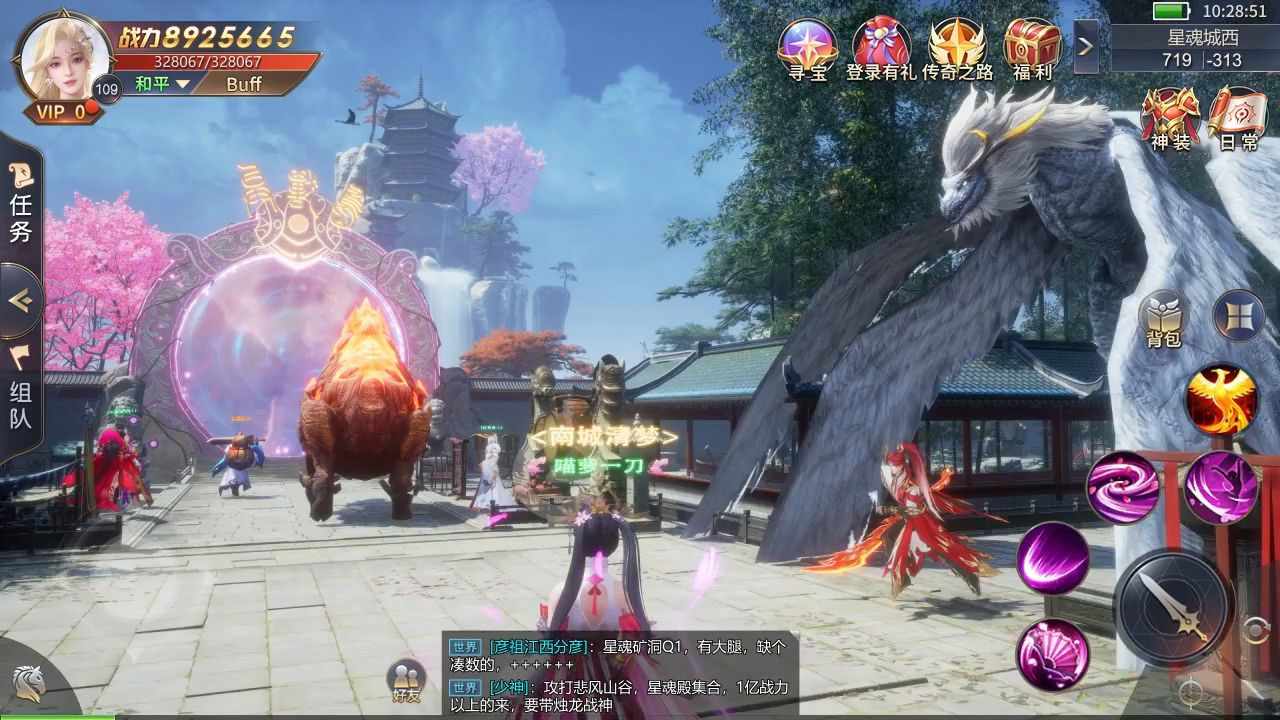1280x720 pixels.
Task: Open the 神装 divine gear menu
Action: click(x=1170, y=118)
